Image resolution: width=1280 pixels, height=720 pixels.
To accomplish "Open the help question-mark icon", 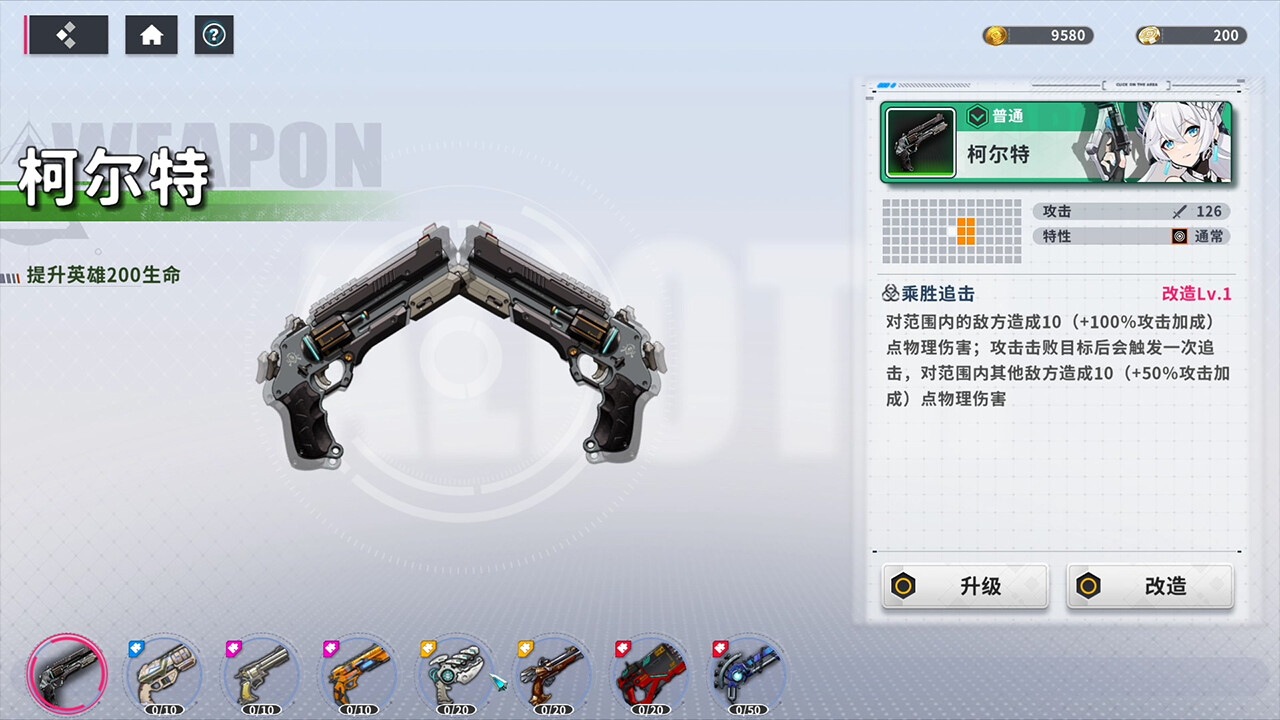I will [214, 34].
